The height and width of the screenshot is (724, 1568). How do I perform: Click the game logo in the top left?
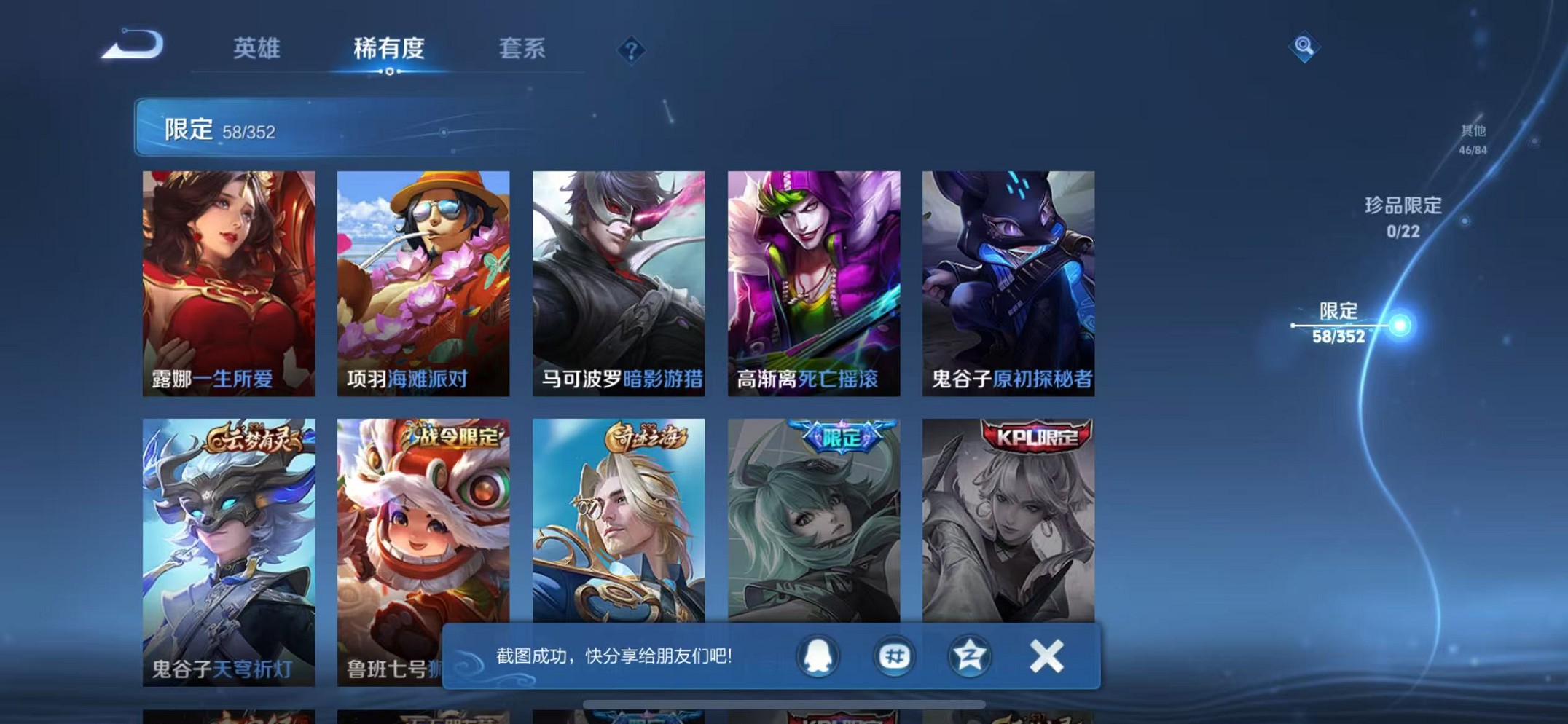(x=133, y=47)
